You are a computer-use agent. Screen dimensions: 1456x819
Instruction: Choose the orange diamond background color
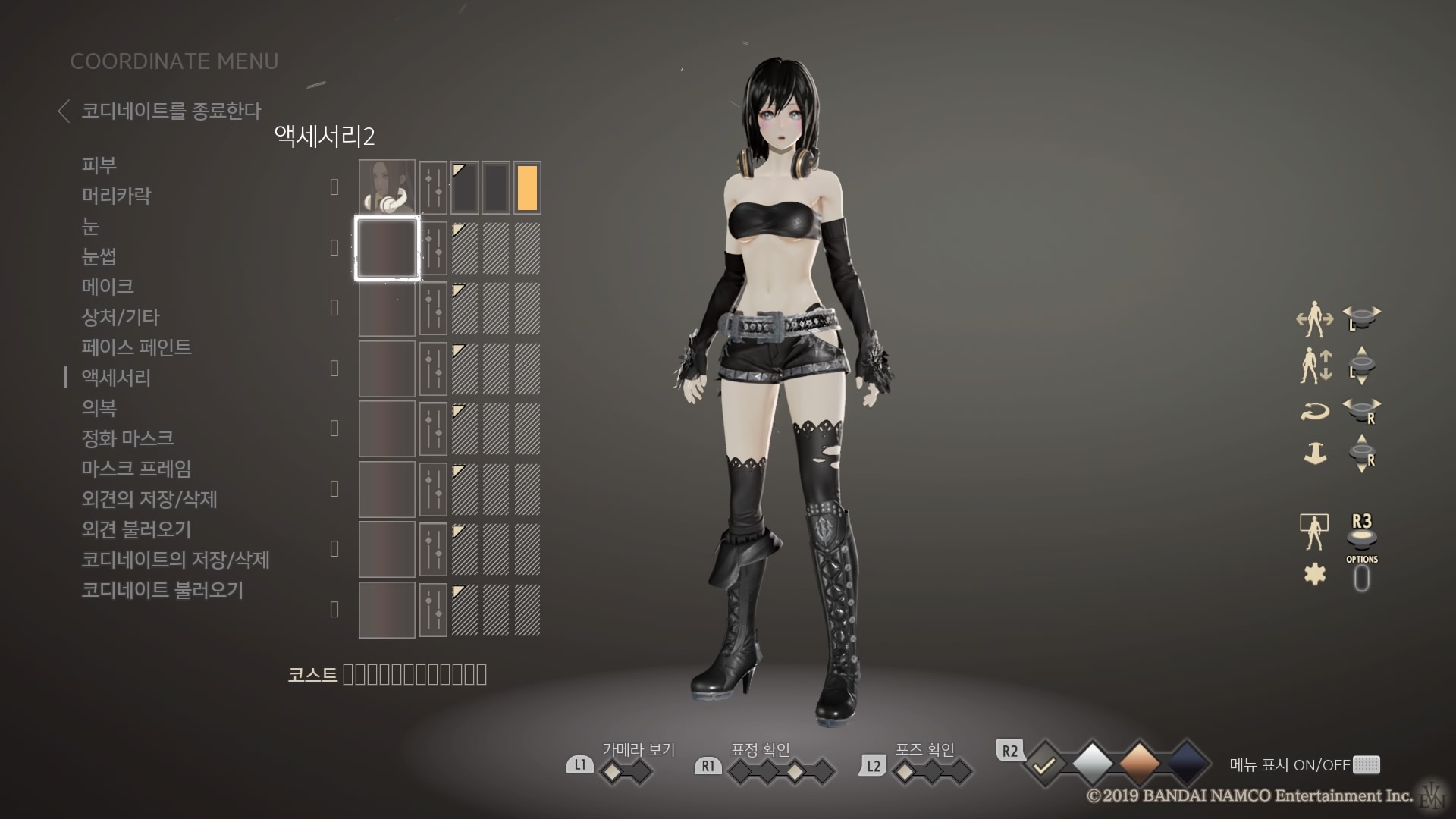click(1139, 764)
